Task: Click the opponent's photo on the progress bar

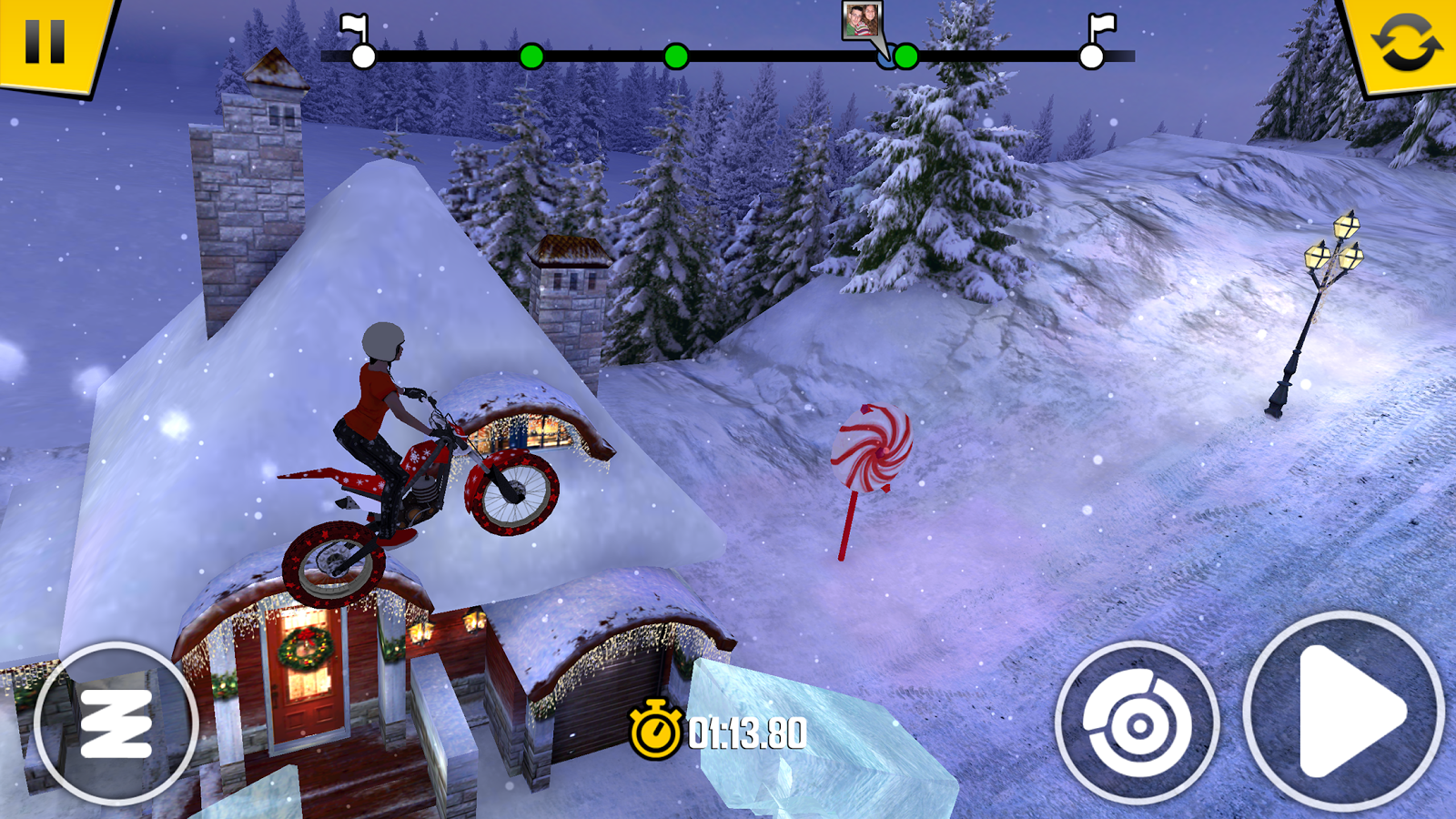Action: (860, 21)
